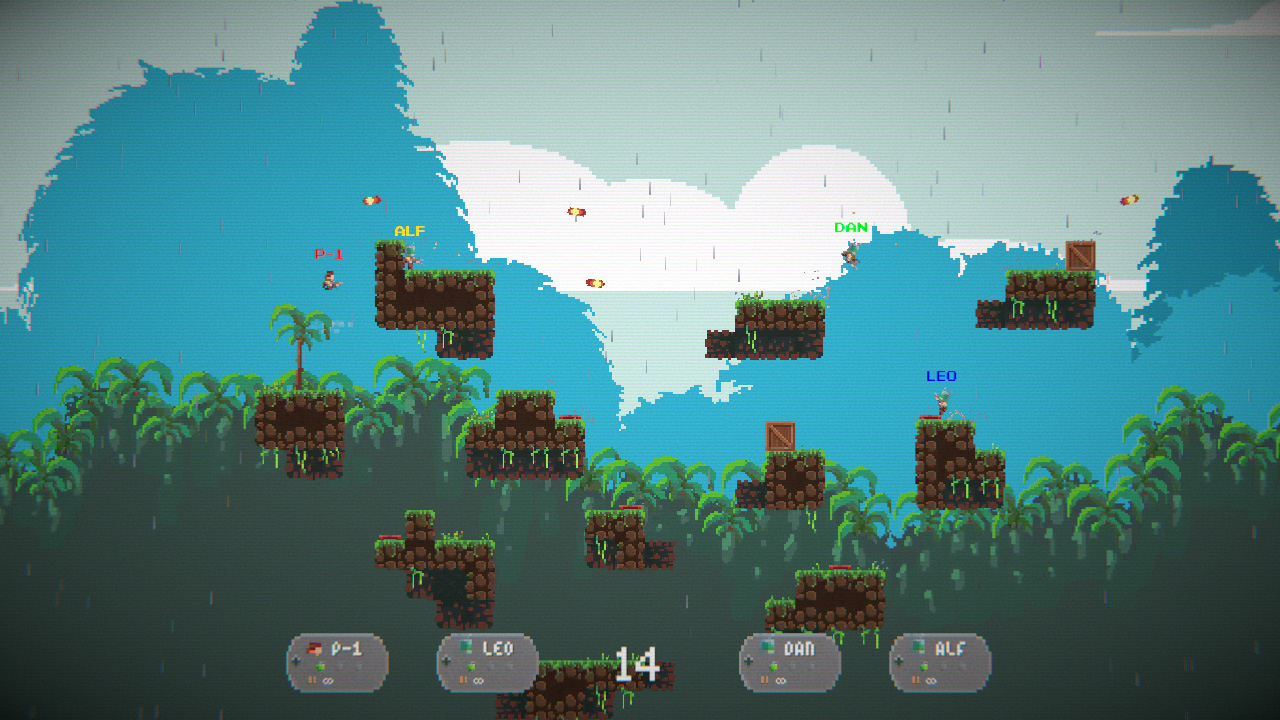Toggle the pause indicator on DAN's panel
The image size is (1280, 720).
coord(764,678)
